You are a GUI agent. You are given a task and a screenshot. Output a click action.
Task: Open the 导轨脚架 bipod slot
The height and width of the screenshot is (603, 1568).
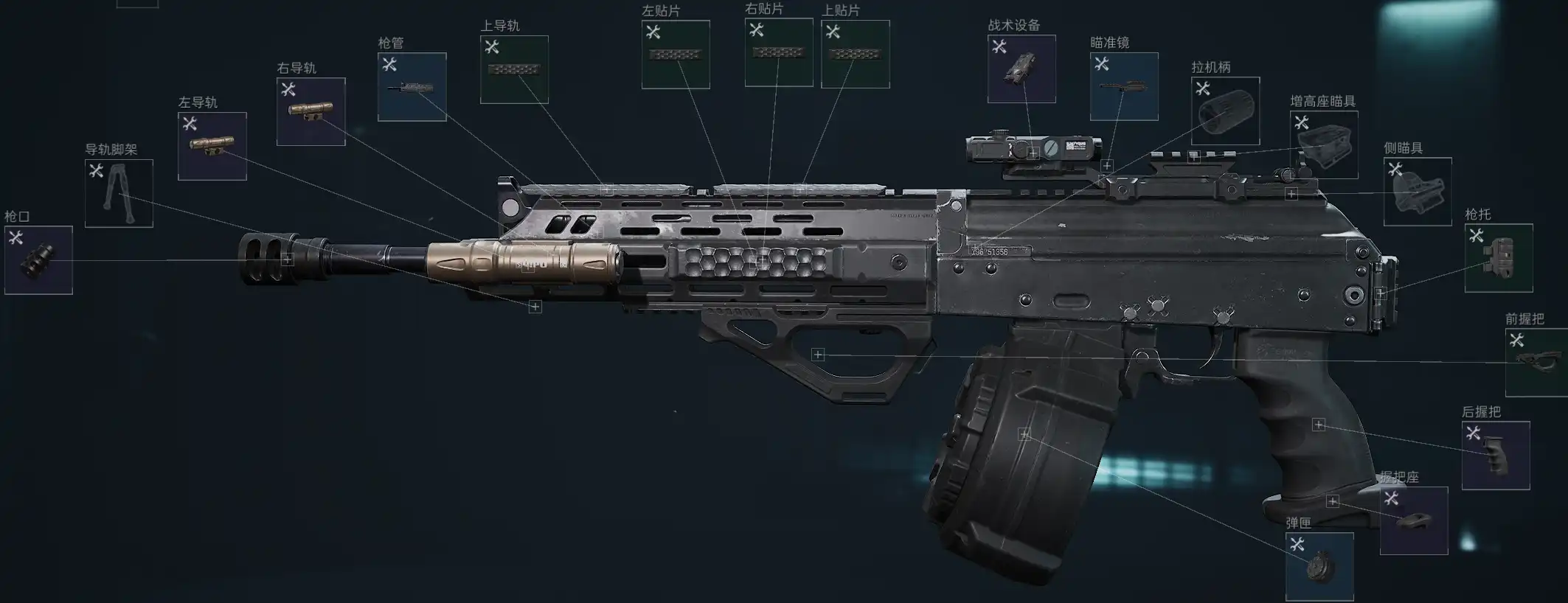click(119, 193)
